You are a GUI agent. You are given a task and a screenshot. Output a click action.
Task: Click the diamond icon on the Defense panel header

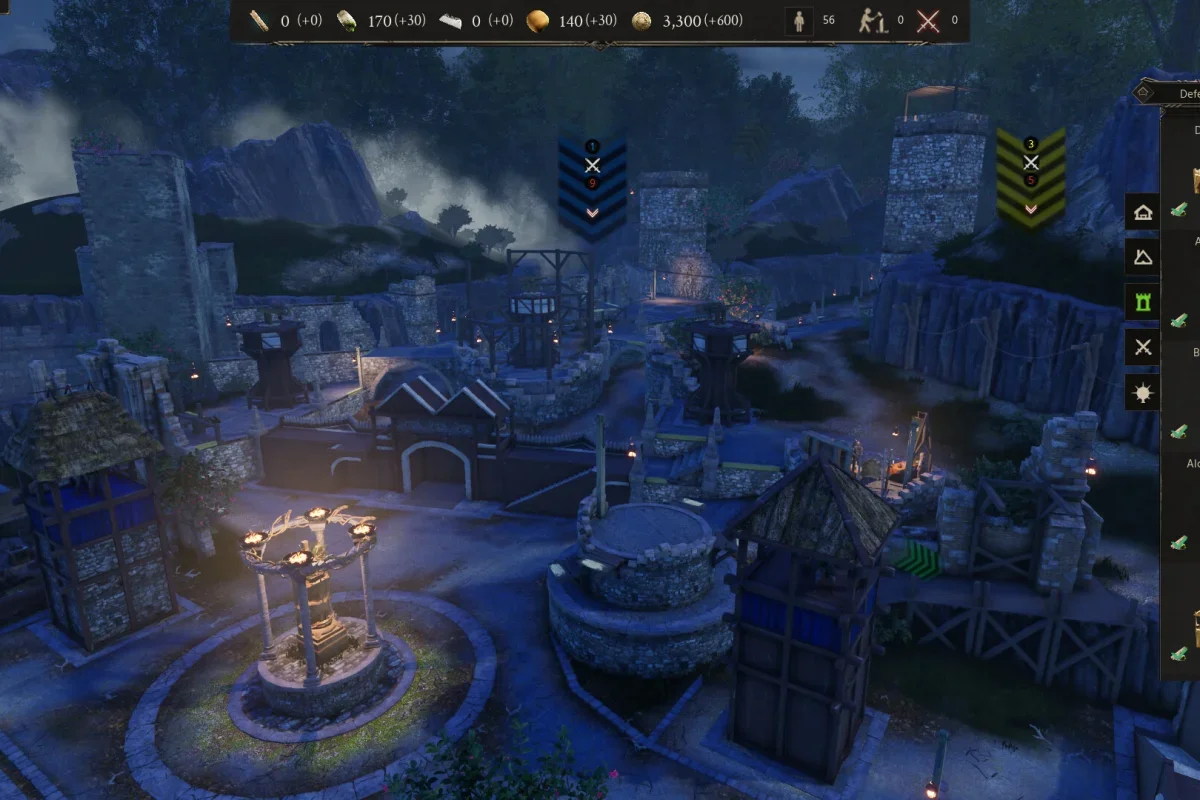[1145, 93]
